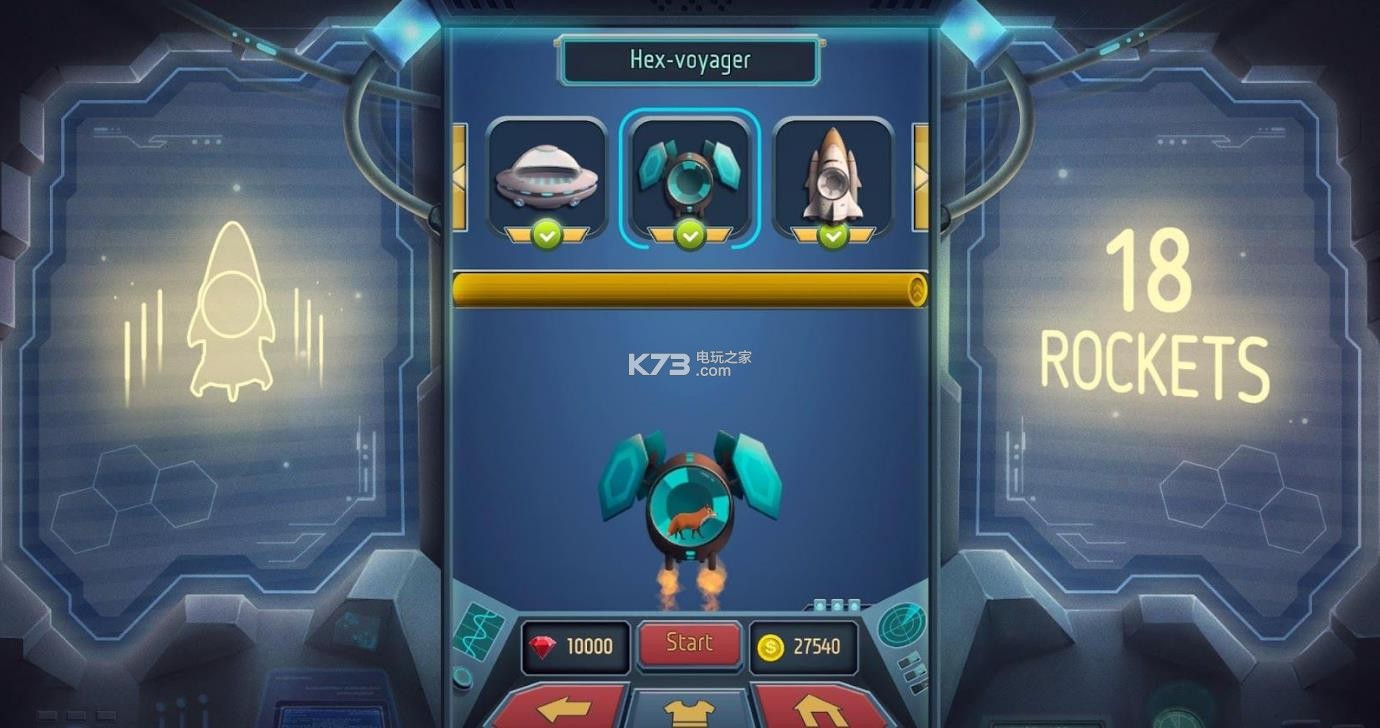
Task: Toggle the checkmark under the shuttle rocket
Action: pyautogui.click(x=833, y=234)
